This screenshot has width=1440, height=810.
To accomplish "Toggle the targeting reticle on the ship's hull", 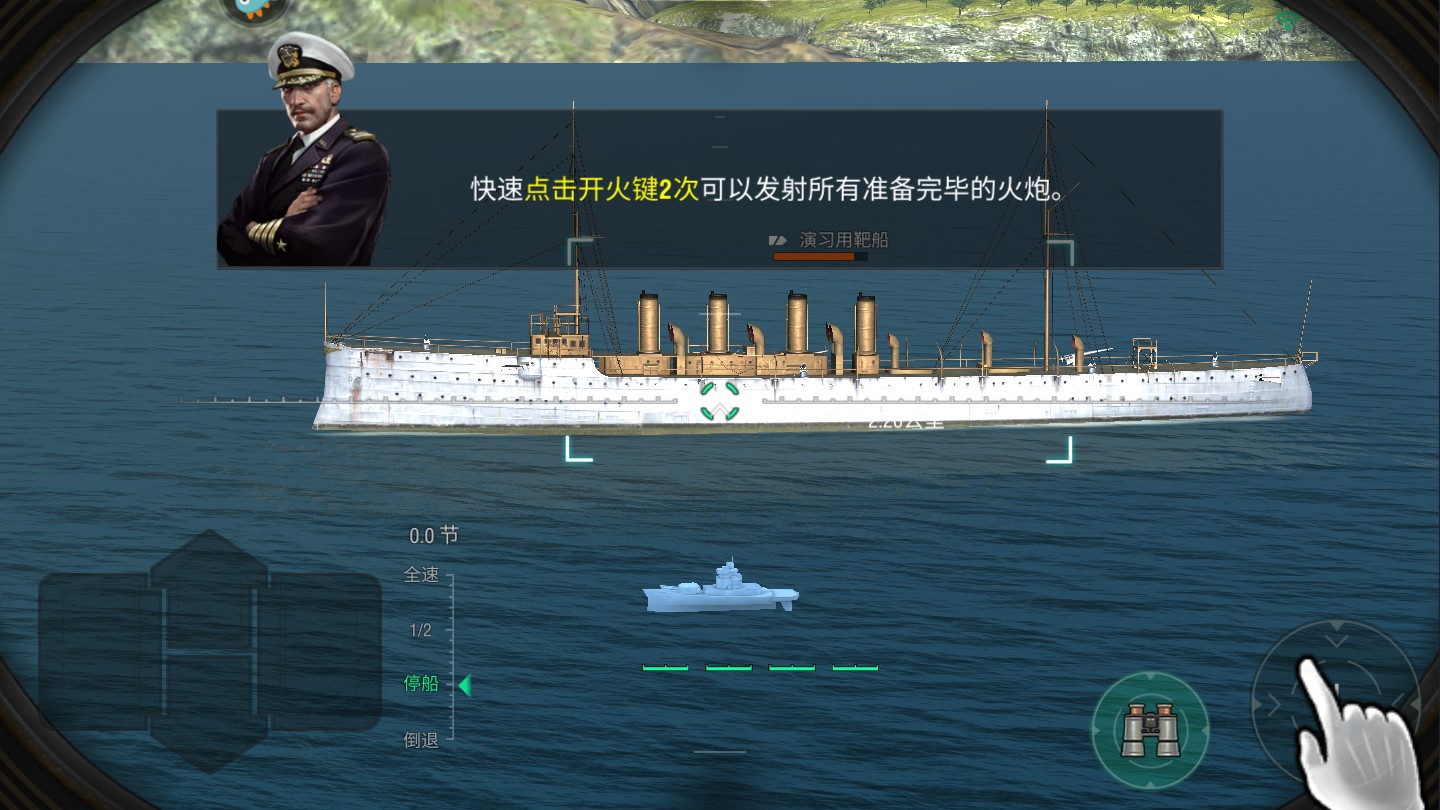I will click(718, 400).
